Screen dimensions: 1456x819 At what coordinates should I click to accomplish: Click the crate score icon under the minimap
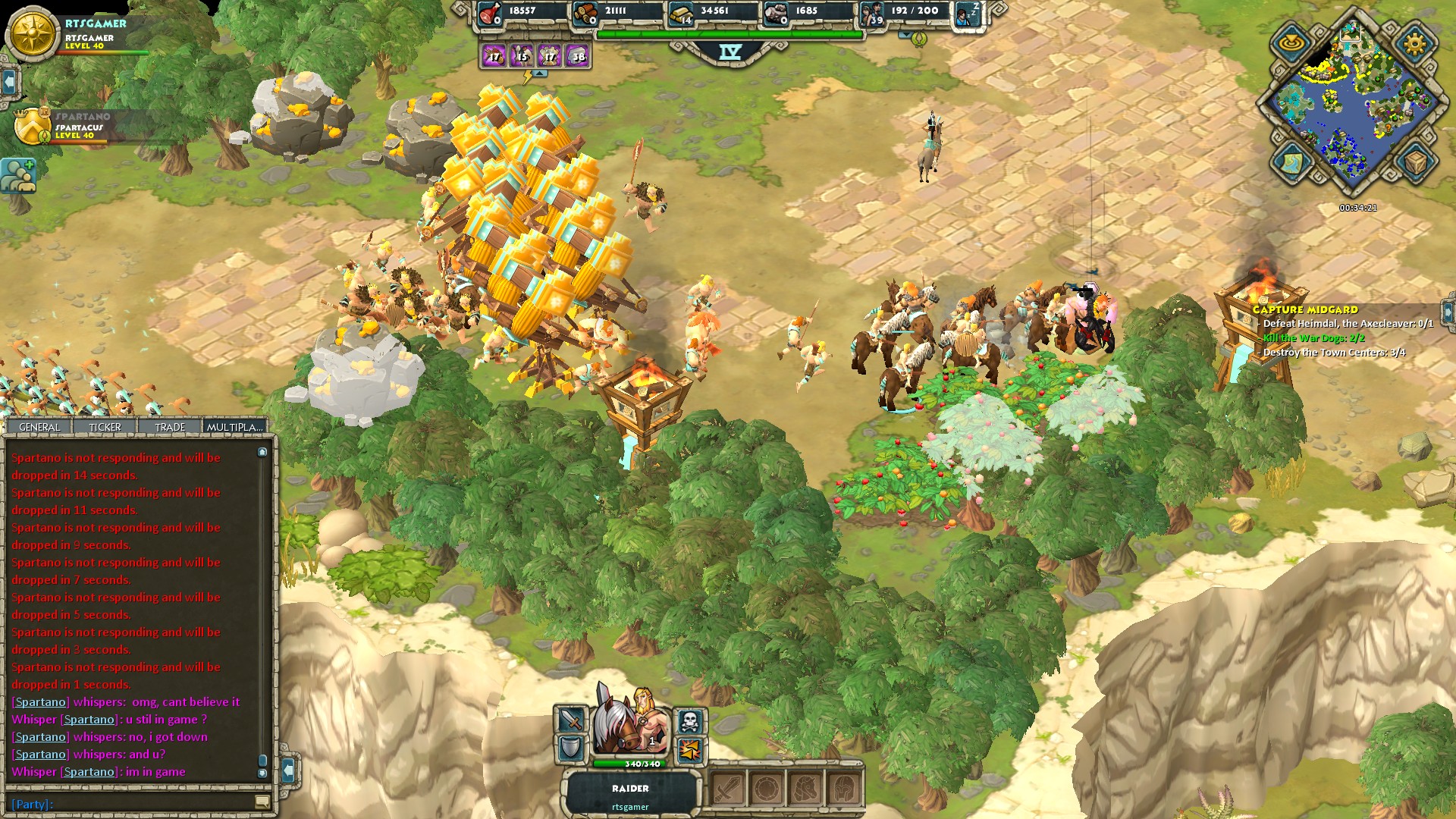1414,162
